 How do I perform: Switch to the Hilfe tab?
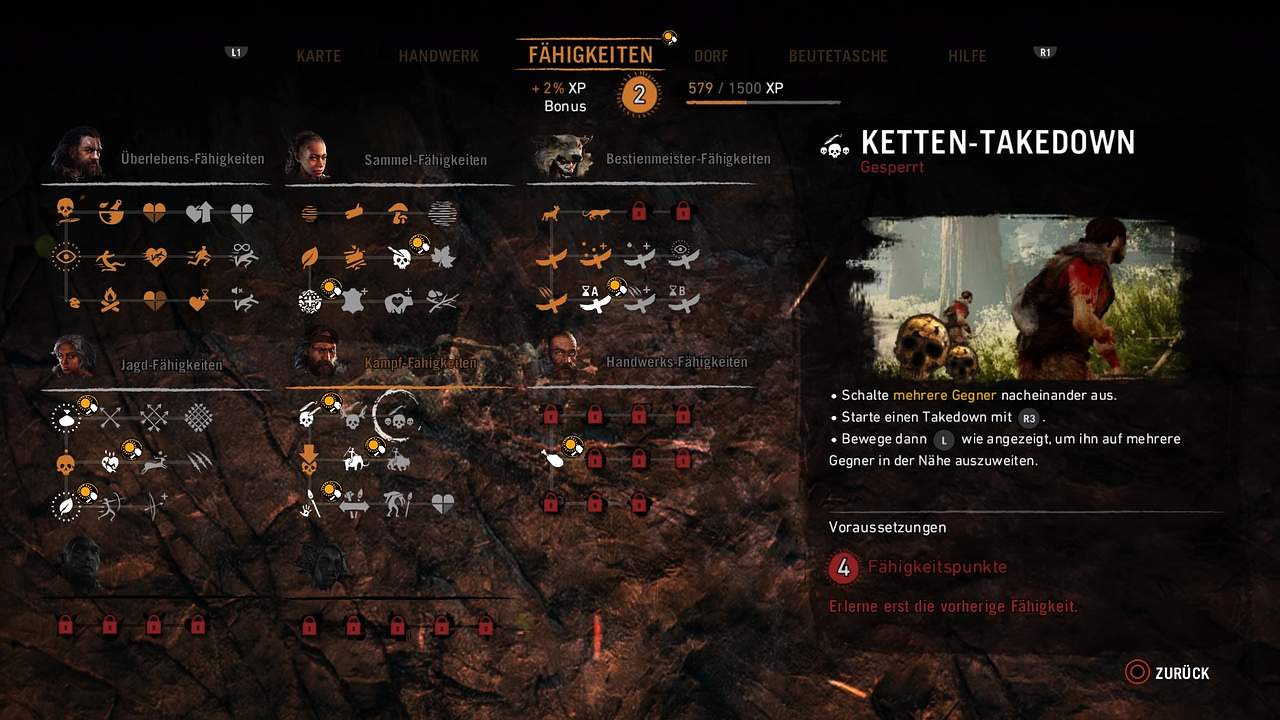click(967, 56)
